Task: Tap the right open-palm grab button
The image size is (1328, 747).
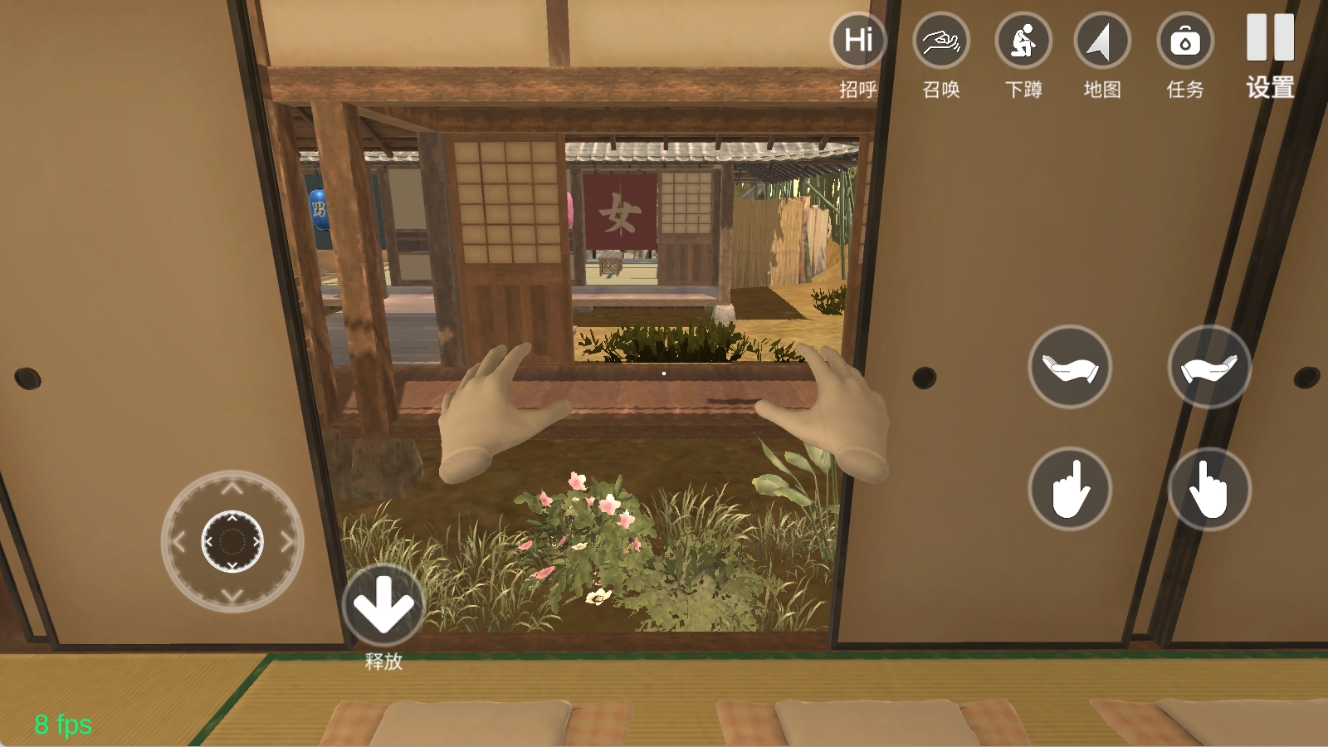Action: pos(1209,367)
